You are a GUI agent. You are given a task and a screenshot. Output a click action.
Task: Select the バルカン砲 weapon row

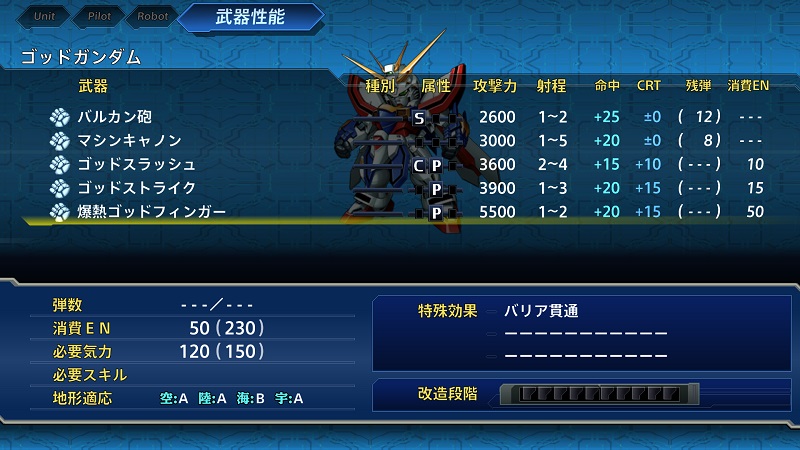tap(116, 117)
